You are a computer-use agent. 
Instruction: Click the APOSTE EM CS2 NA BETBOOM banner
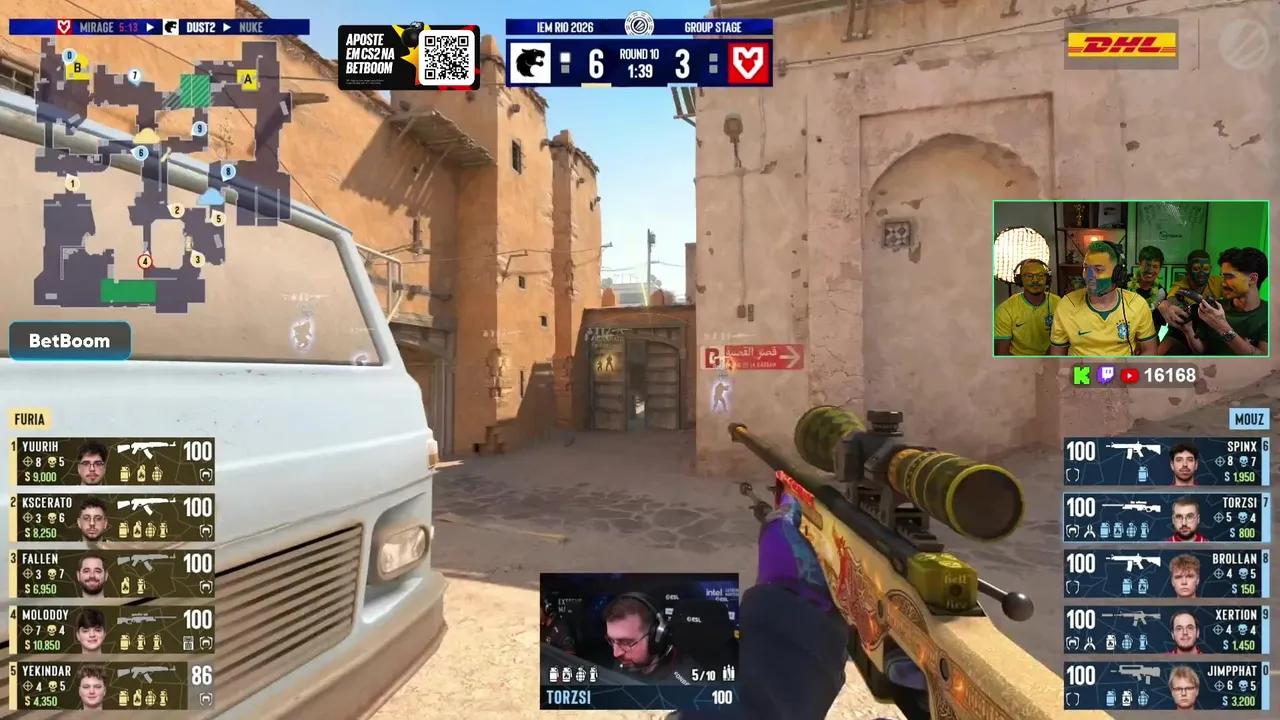pos(370,55)
